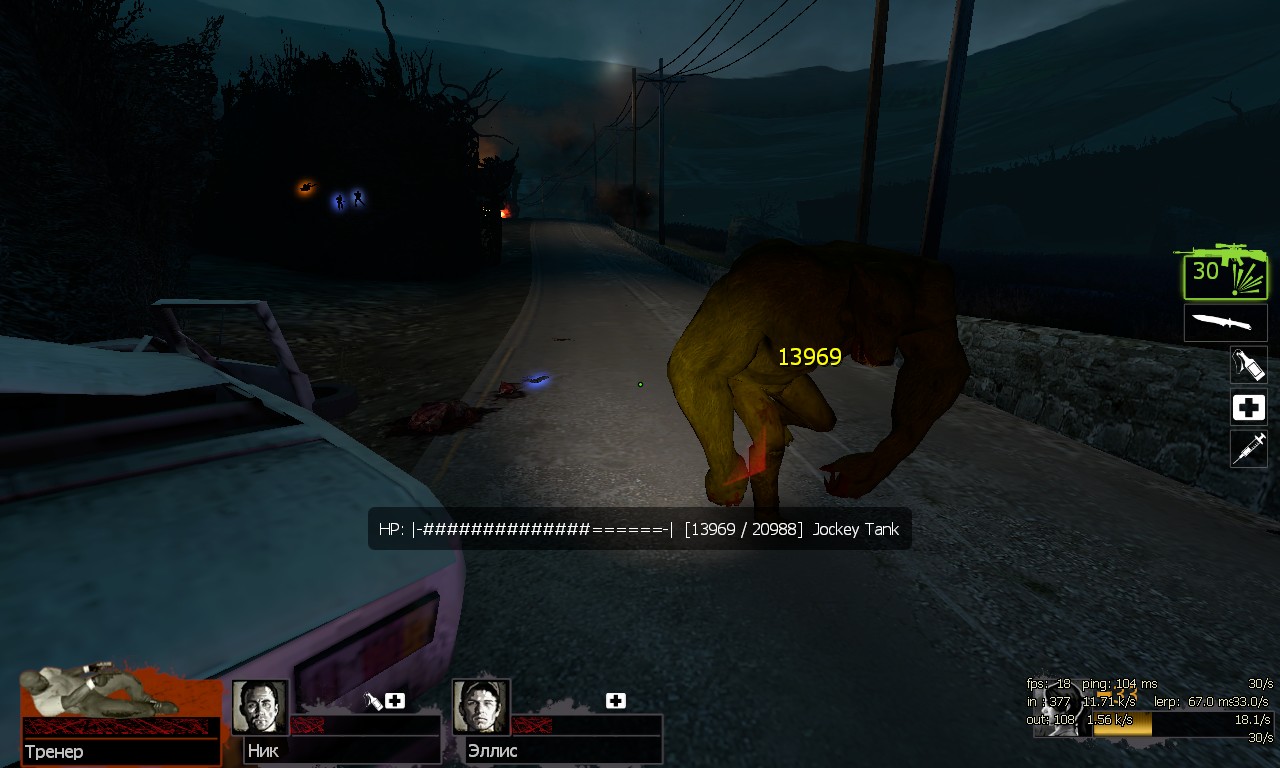Image resolution: width=1280 pixels, height=768 pixels.
Task: Switch to the knife melee slot
Action: [1225, 323]
